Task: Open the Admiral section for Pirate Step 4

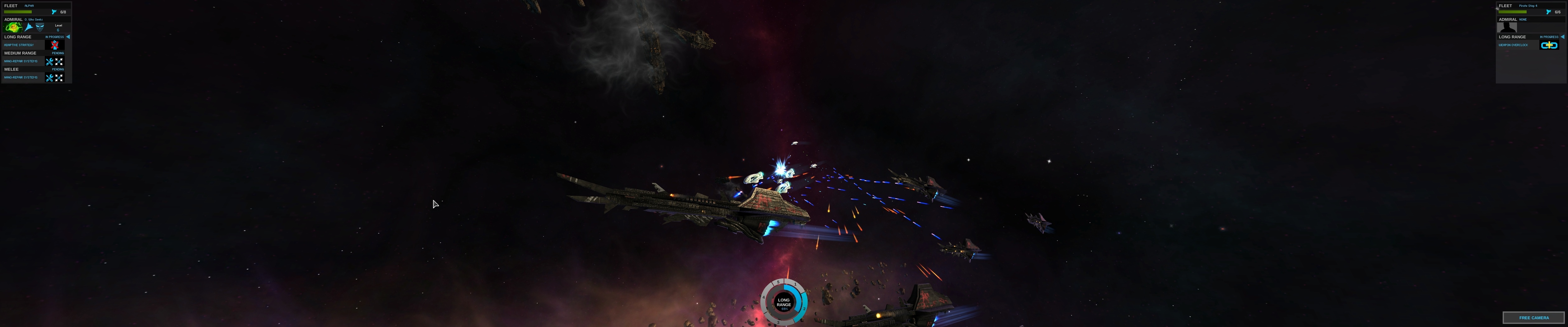Action: [x=1508, y=20]
